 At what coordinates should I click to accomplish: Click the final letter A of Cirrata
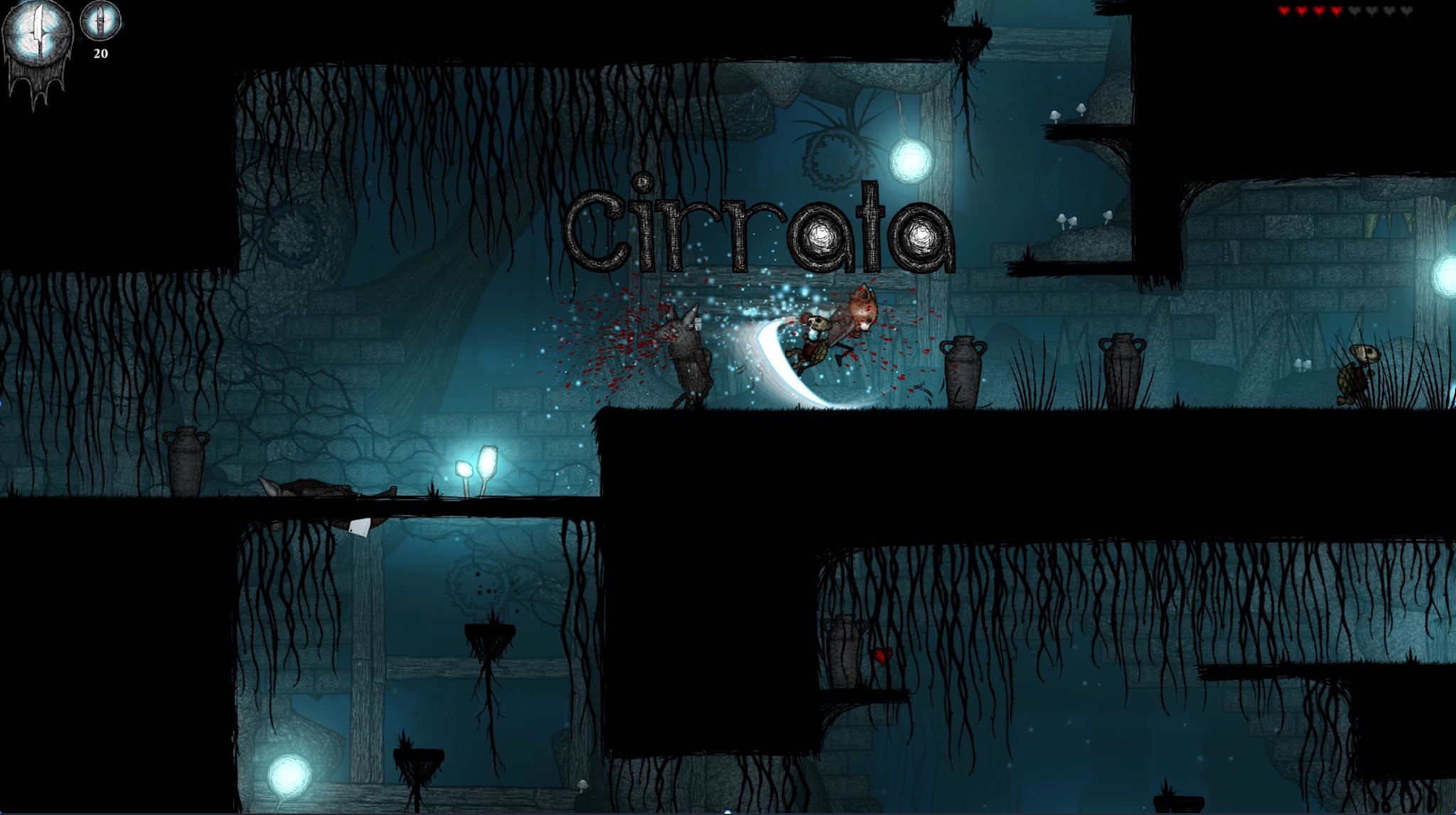click(922, 238)
